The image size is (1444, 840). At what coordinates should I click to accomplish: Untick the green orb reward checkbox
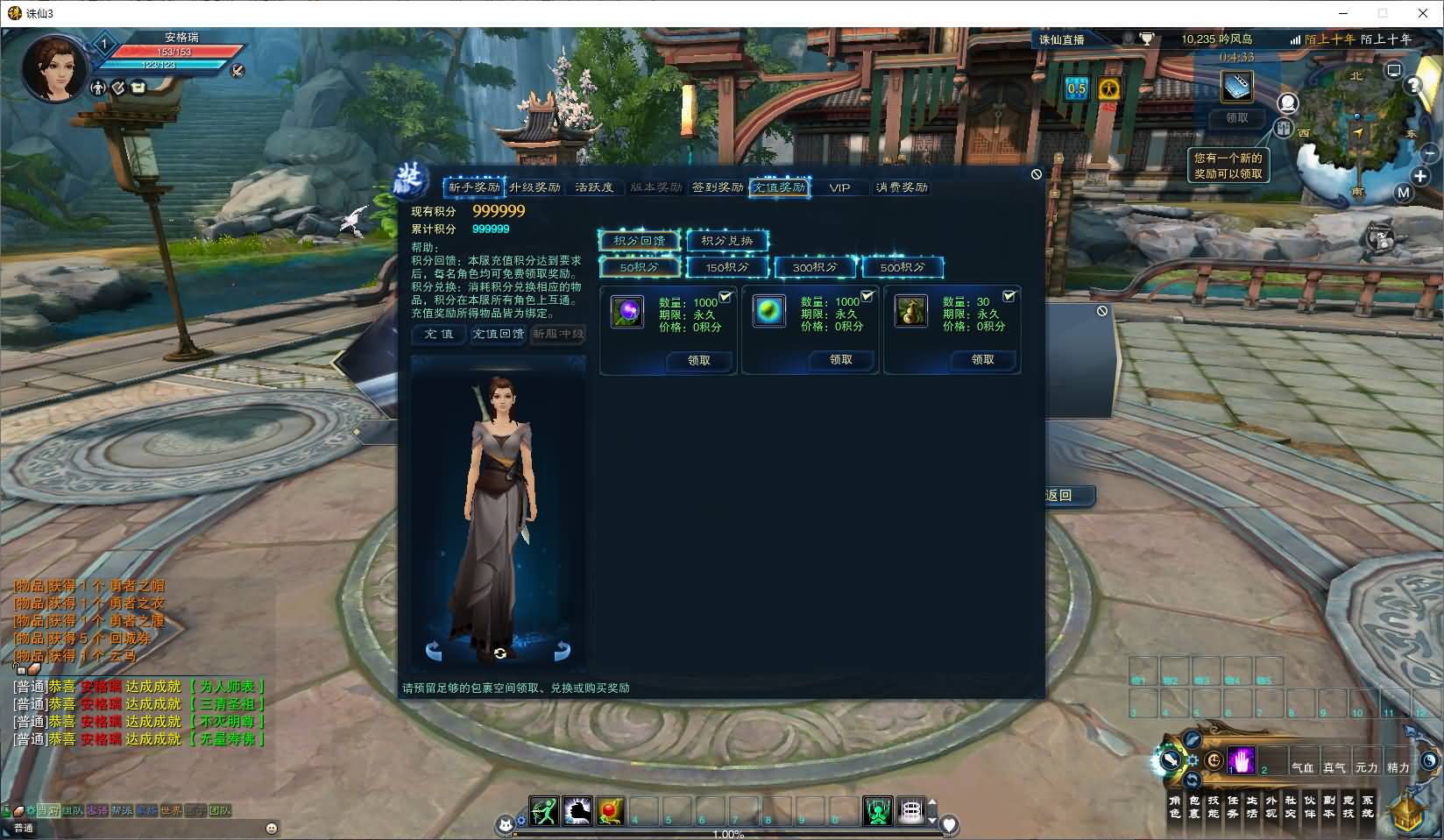(867, 297)
